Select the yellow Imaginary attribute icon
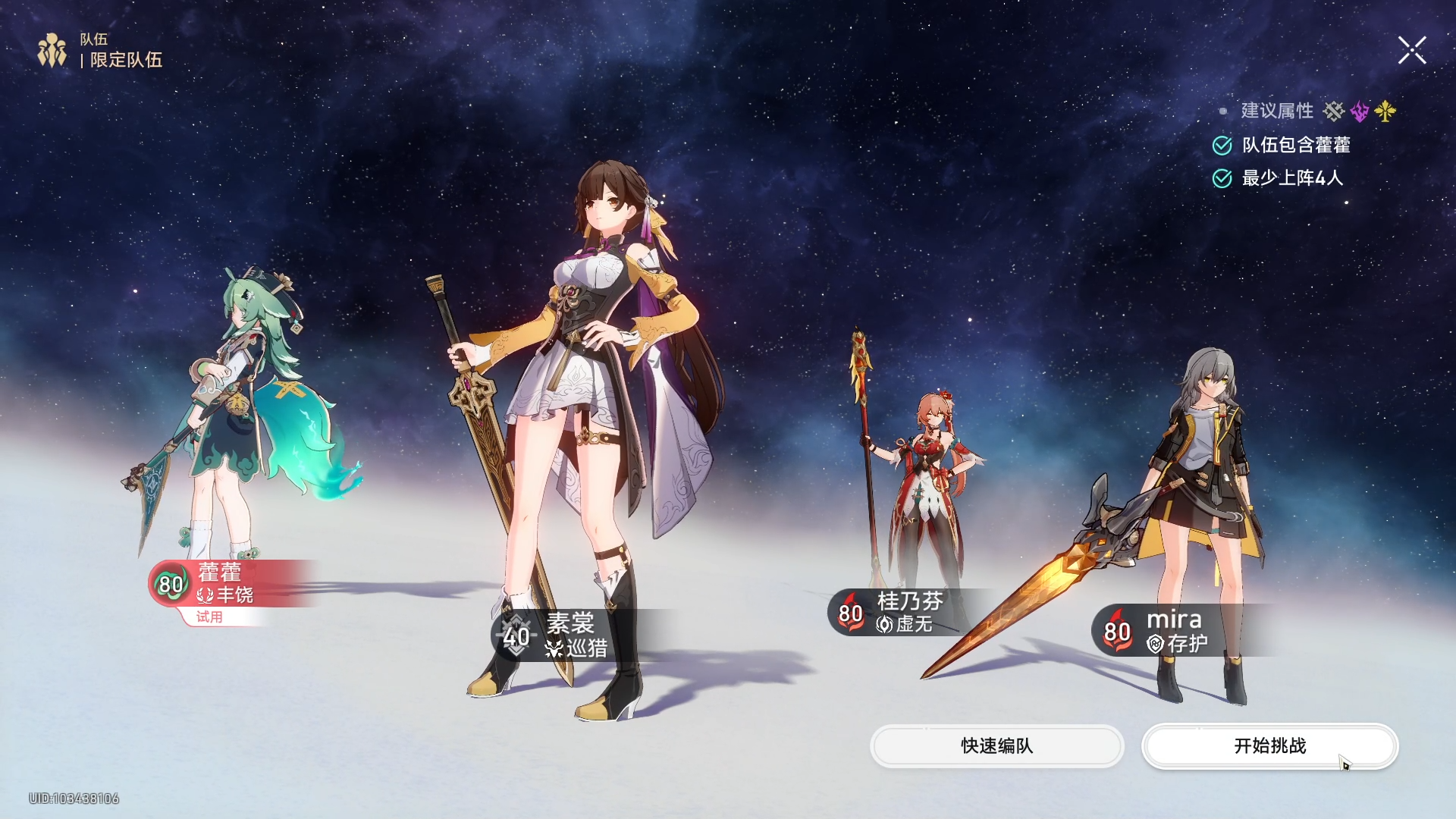 point(1385,111)
